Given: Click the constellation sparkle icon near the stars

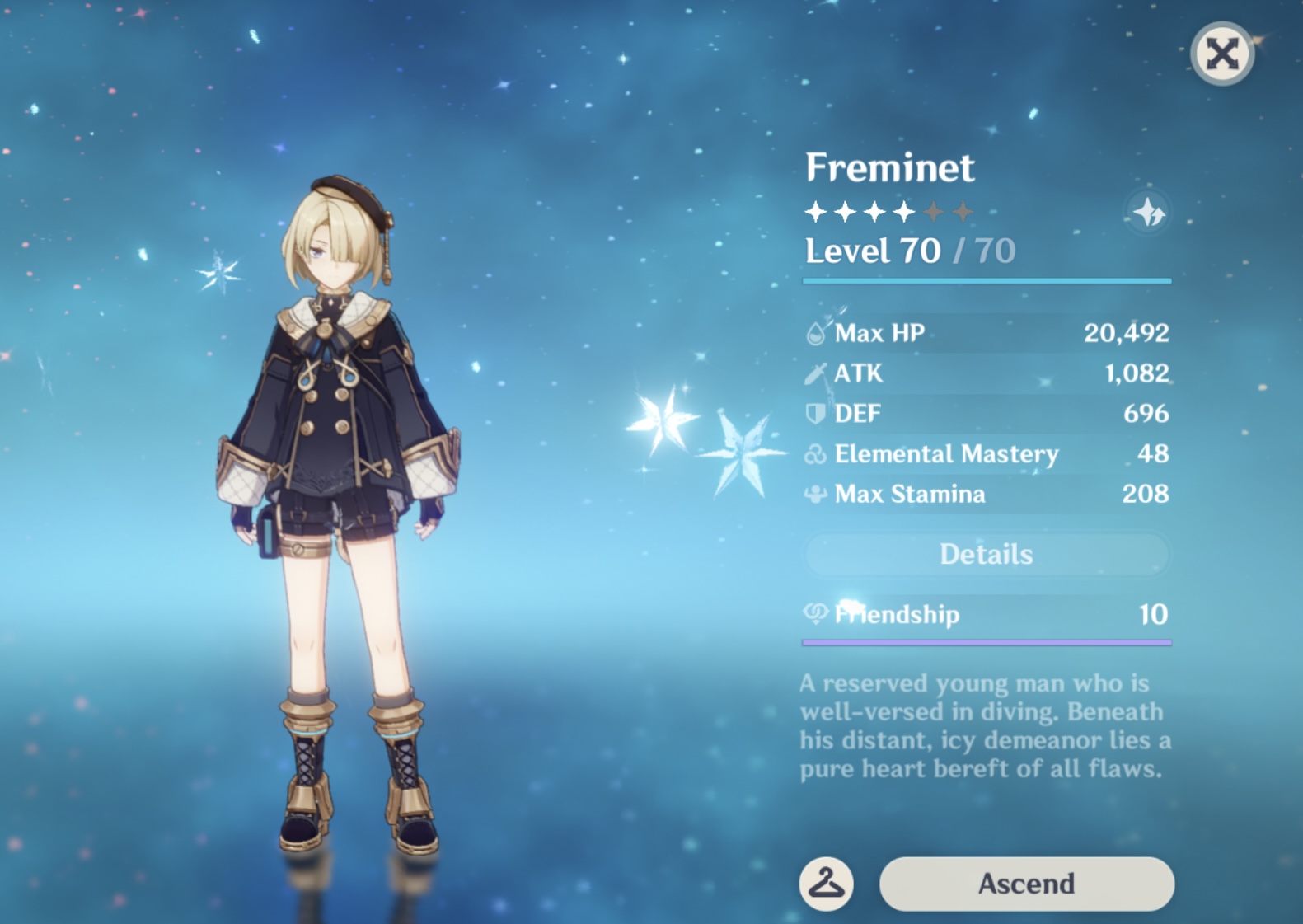Looking at the screenshot, I should [1150, 213].
